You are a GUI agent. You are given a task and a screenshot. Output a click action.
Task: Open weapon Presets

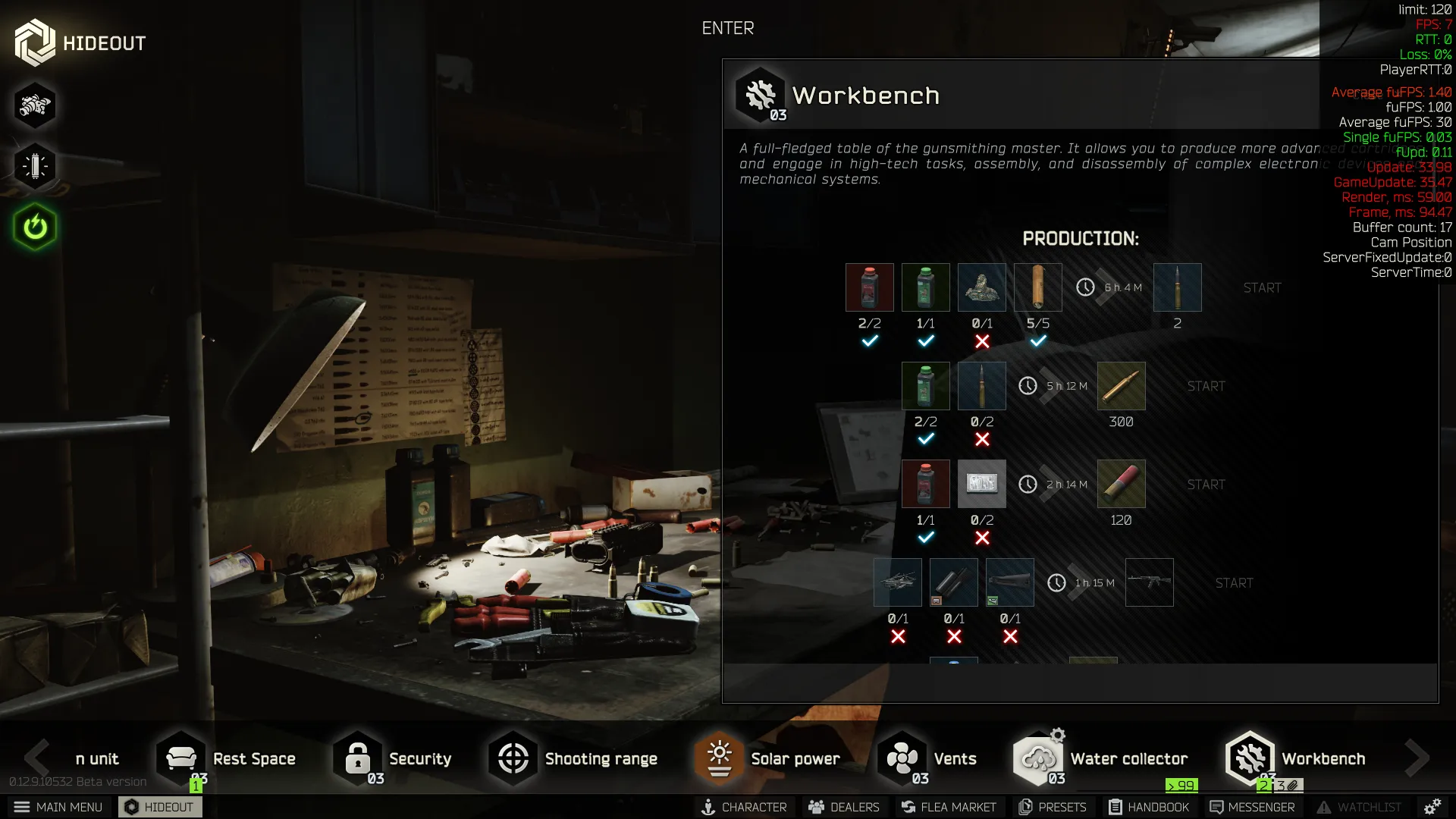[x=1053, y=807]
